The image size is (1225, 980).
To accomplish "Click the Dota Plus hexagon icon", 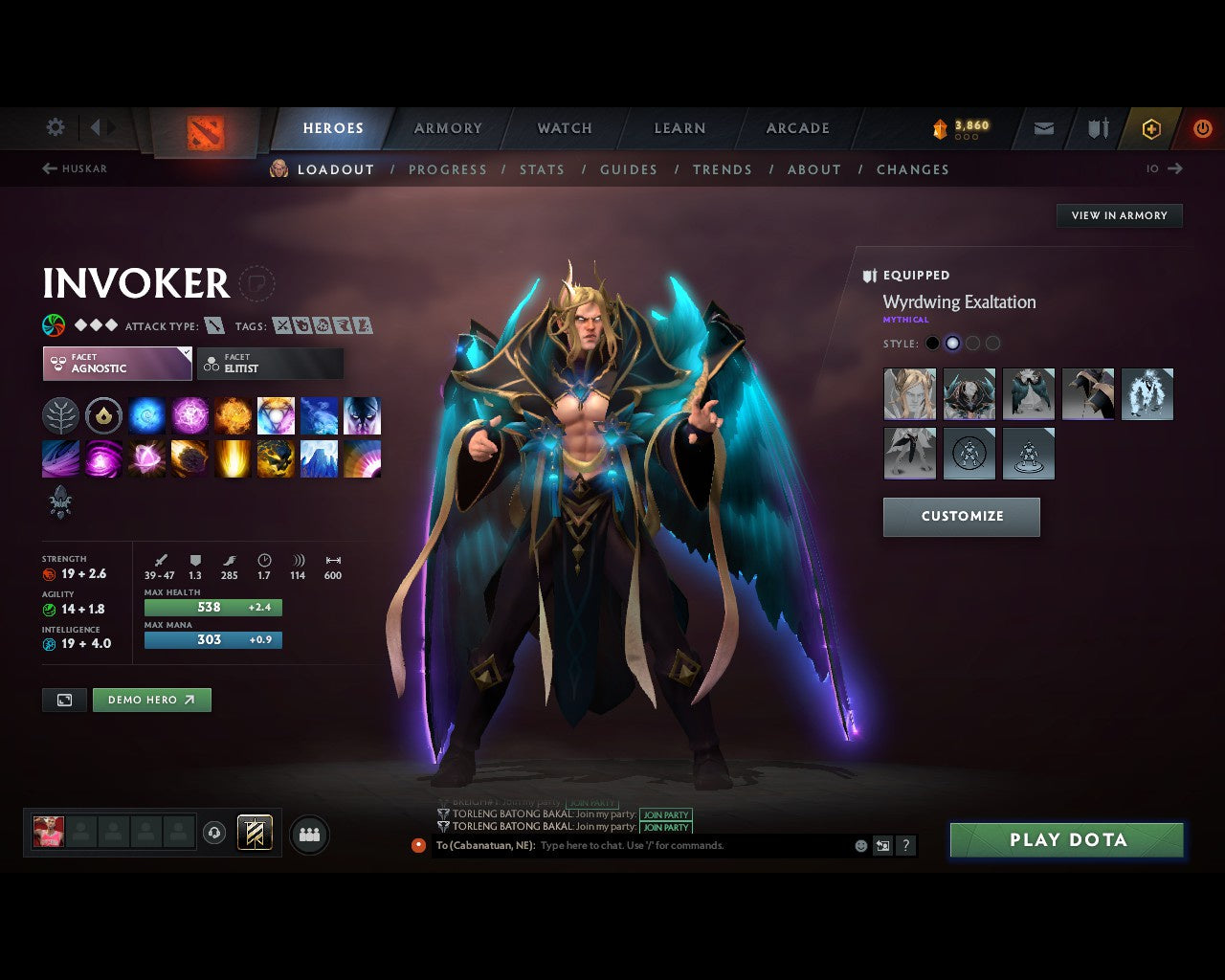I will tap(1150, 128).
